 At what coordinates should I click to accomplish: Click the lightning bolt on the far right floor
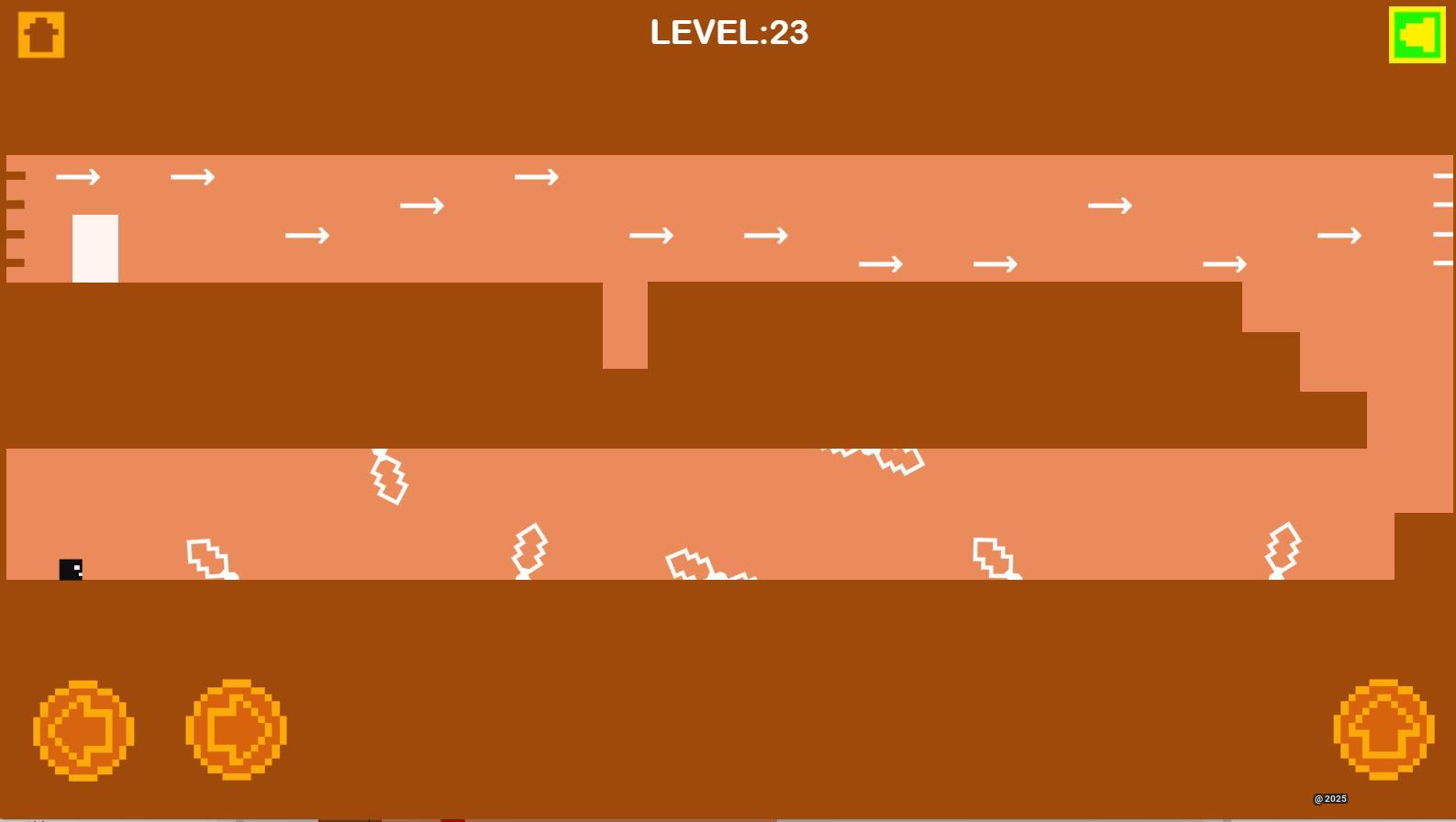click(1281, 550)
